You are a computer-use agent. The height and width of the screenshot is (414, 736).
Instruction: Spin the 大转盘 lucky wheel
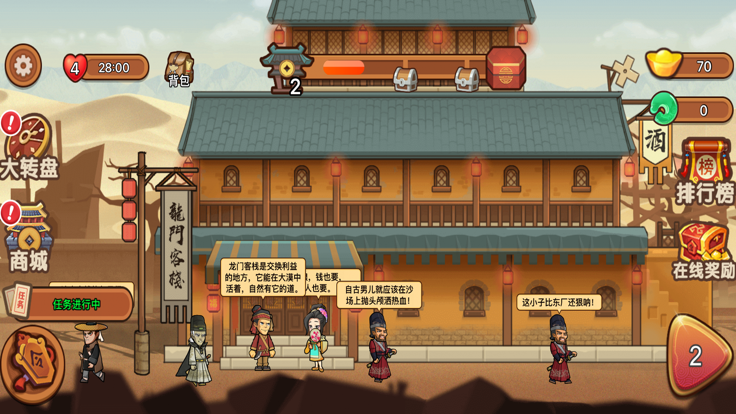(30, 147)
